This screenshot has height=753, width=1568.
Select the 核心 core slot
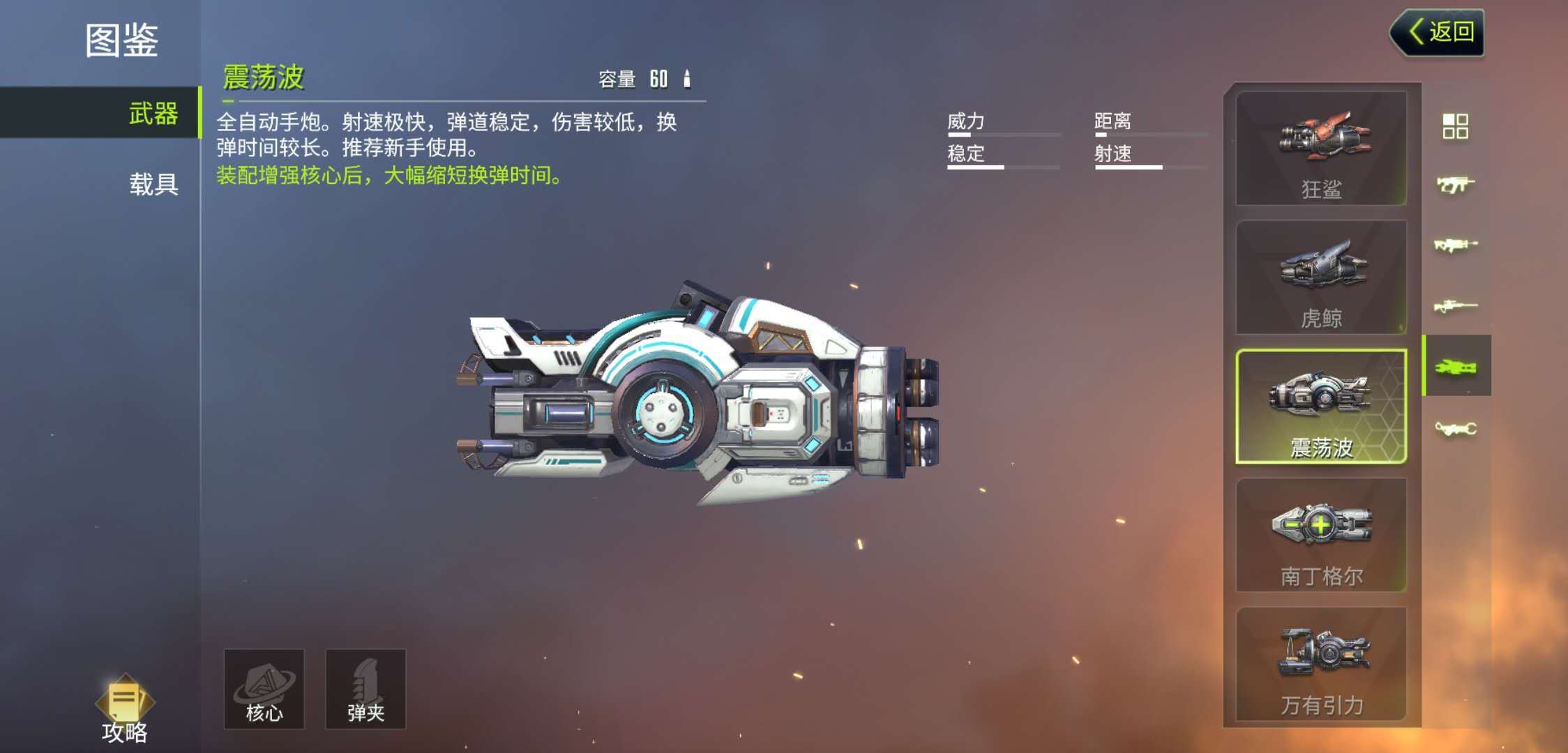[264, 689]
